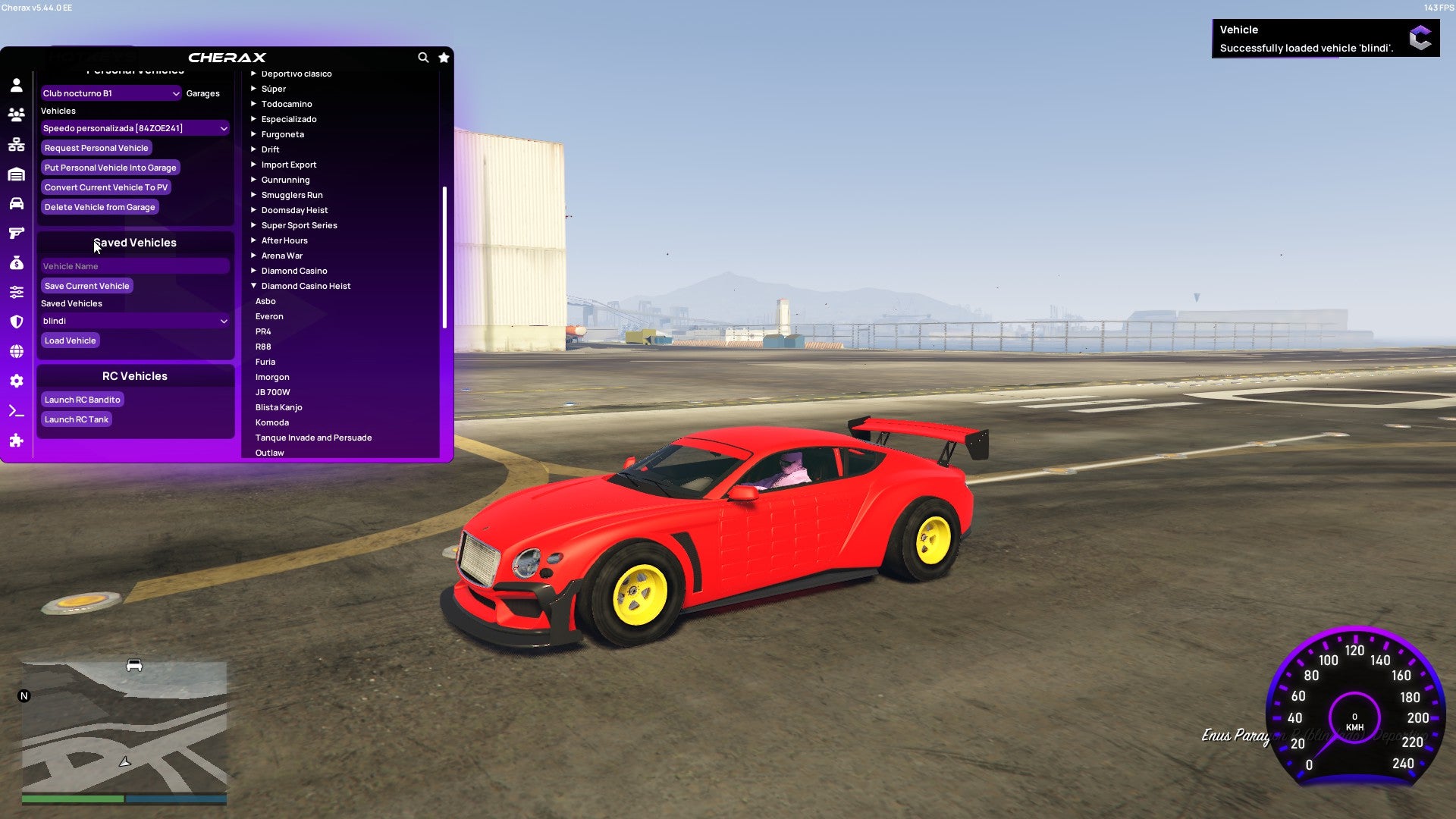Click the Load Vehicle button
1456x819 pixels.
pyautogui.click(x=70, y=340)
